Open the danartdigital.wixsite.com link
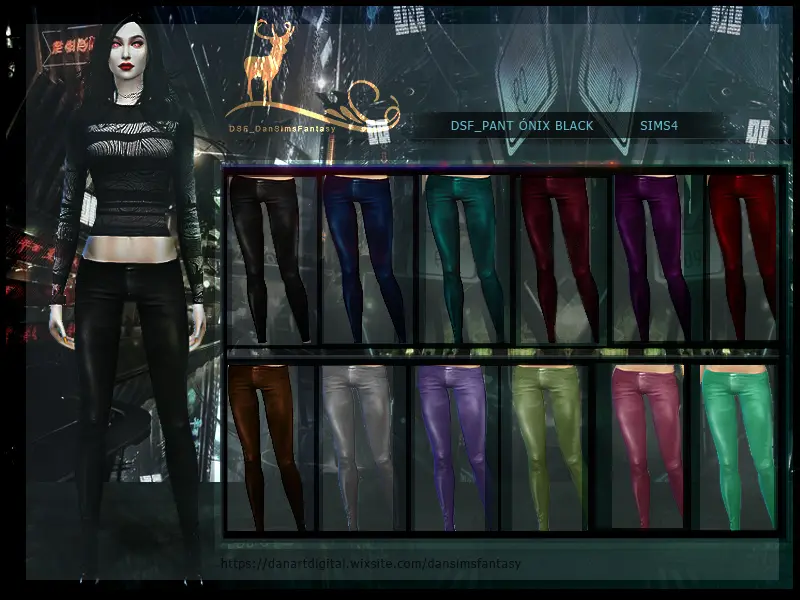Screen dimensions: 800x600 point(371,564)
